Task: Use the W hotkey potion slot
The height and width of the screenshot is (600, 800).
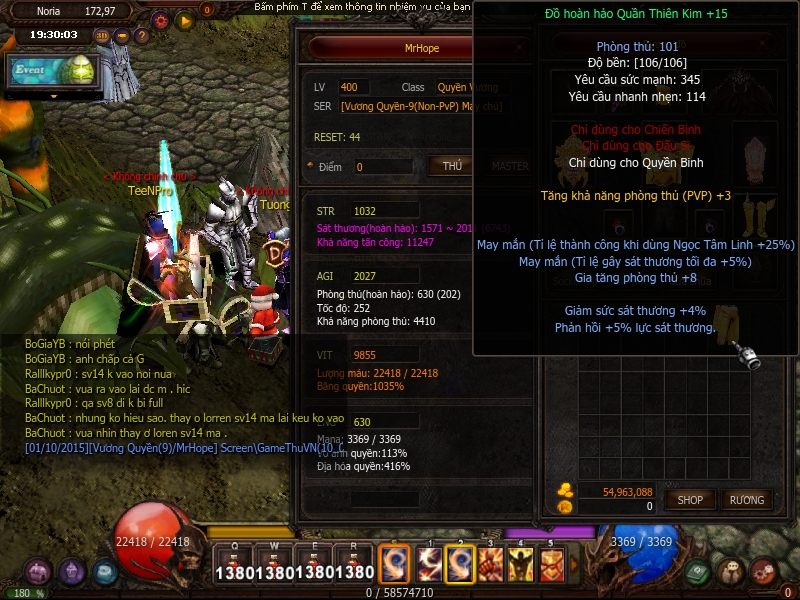Action: (273, 564)
